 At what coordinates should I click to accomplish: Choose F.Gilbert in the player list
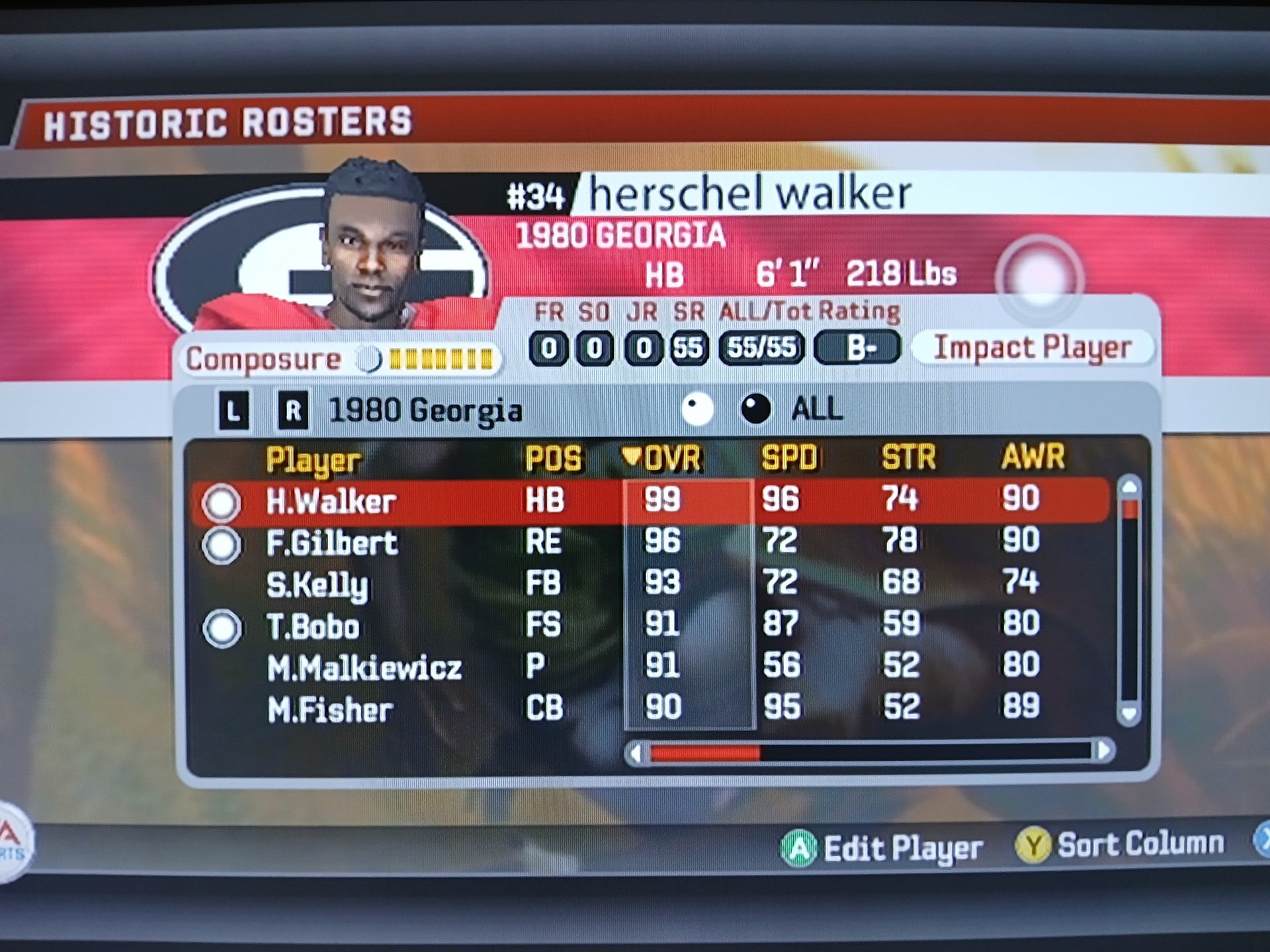[x=331, y=543]
